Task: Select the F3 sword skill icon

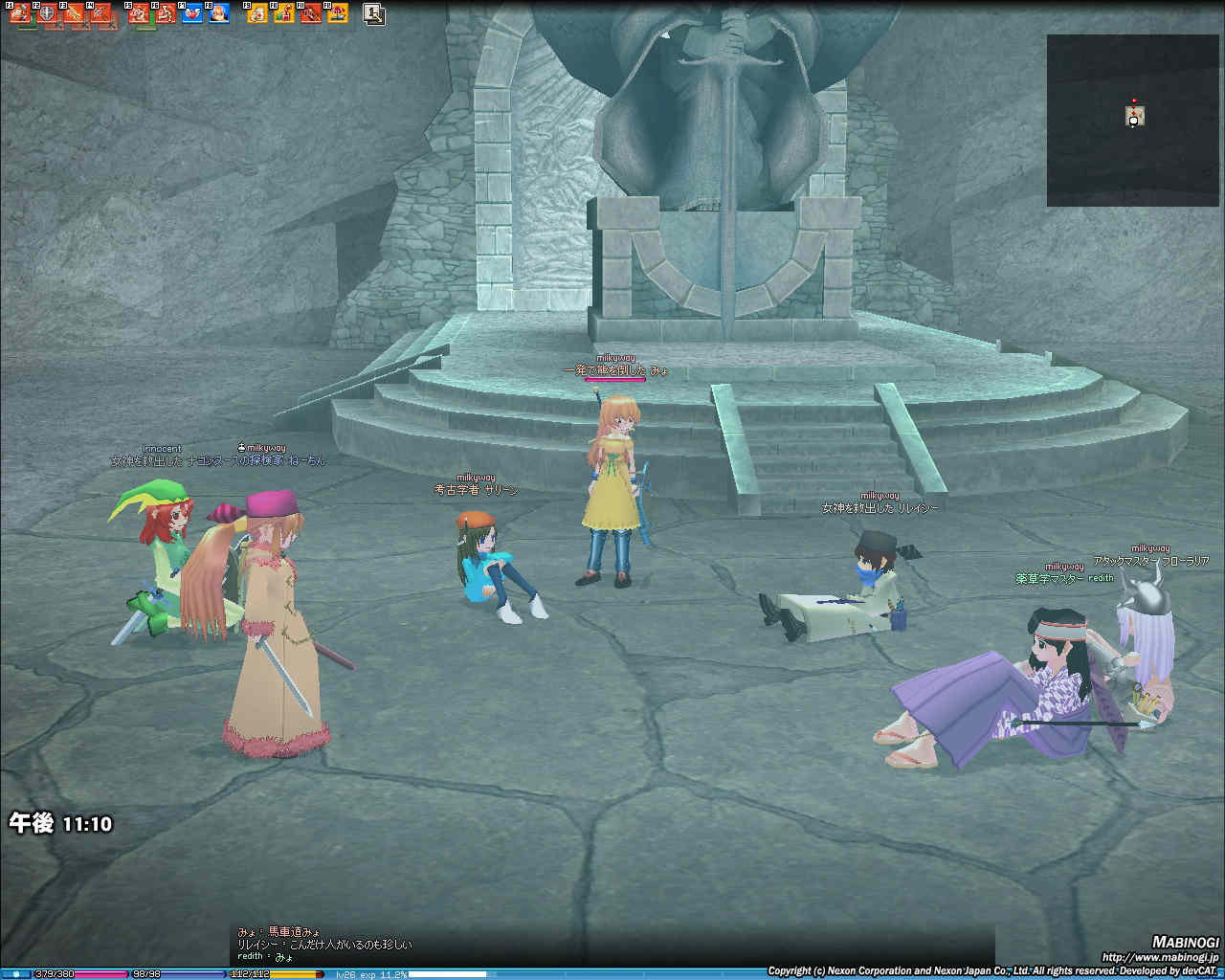Action: [75, 13]
